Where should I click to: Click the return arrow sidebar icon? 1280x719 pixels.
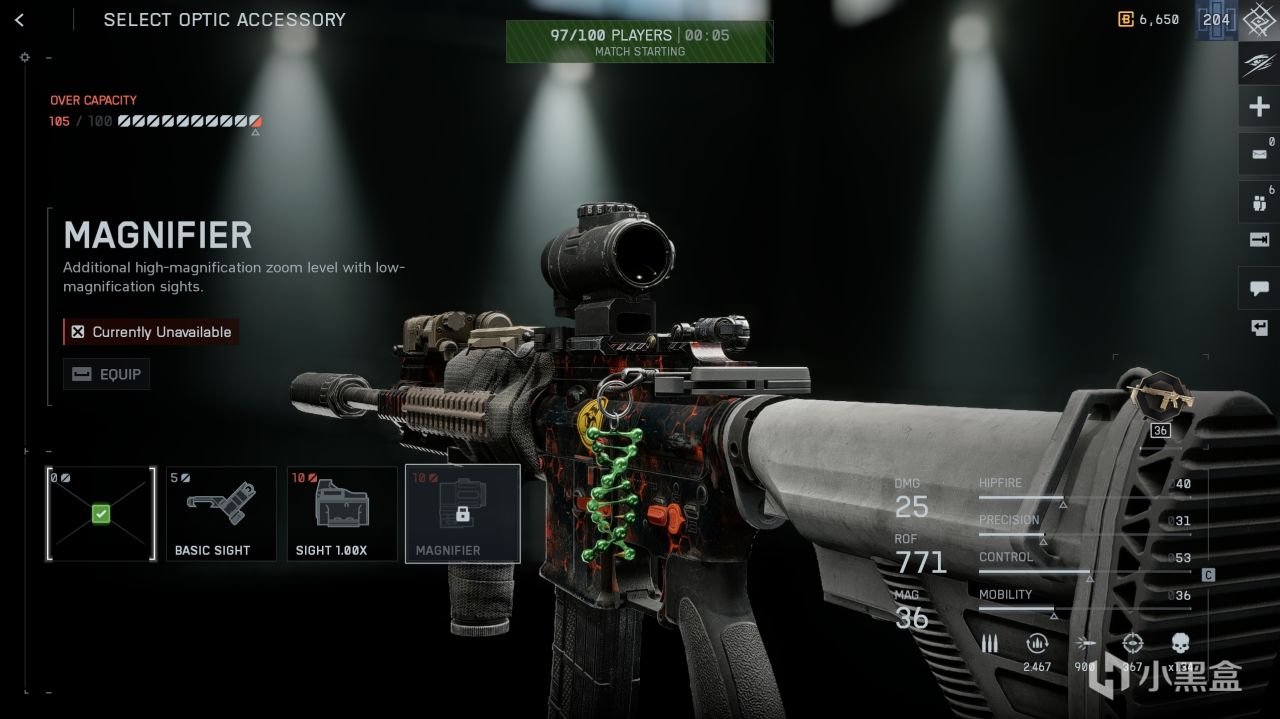(1259, 328)
